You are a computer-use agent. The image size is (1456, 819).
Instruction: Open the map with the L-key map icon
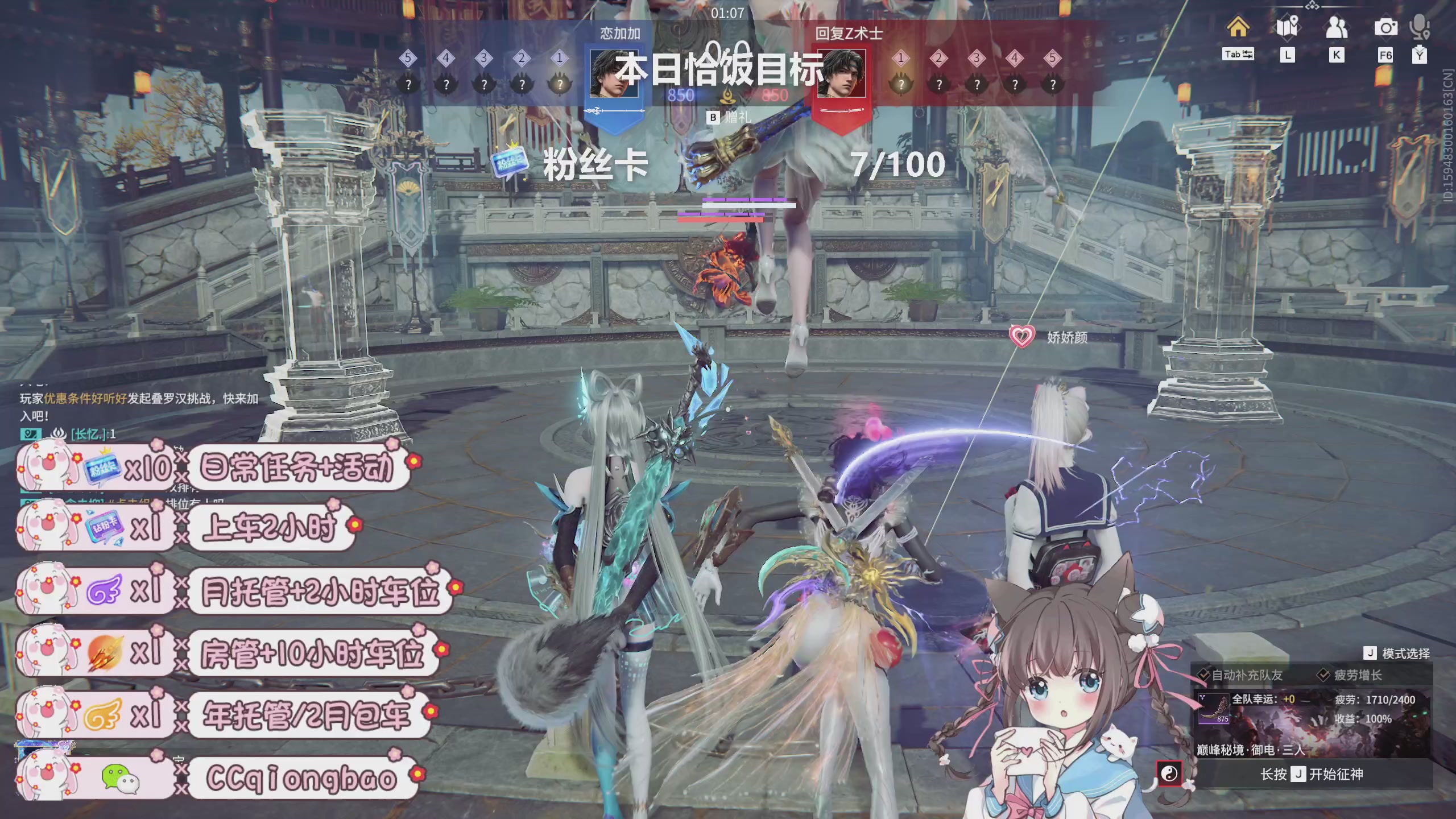(1288, 26)
